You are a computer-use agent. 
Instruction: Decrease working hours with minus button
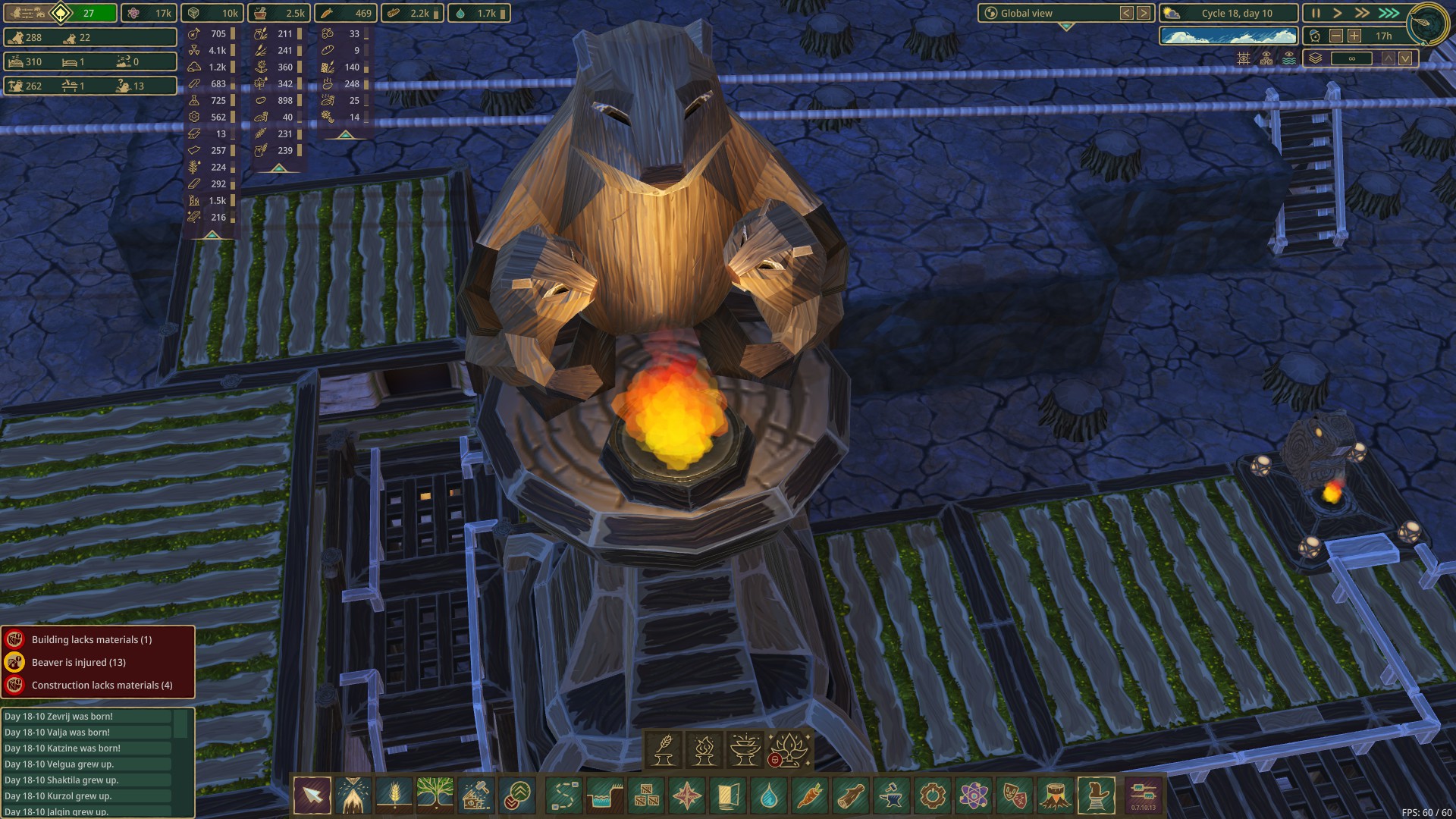pos(1336,36)
